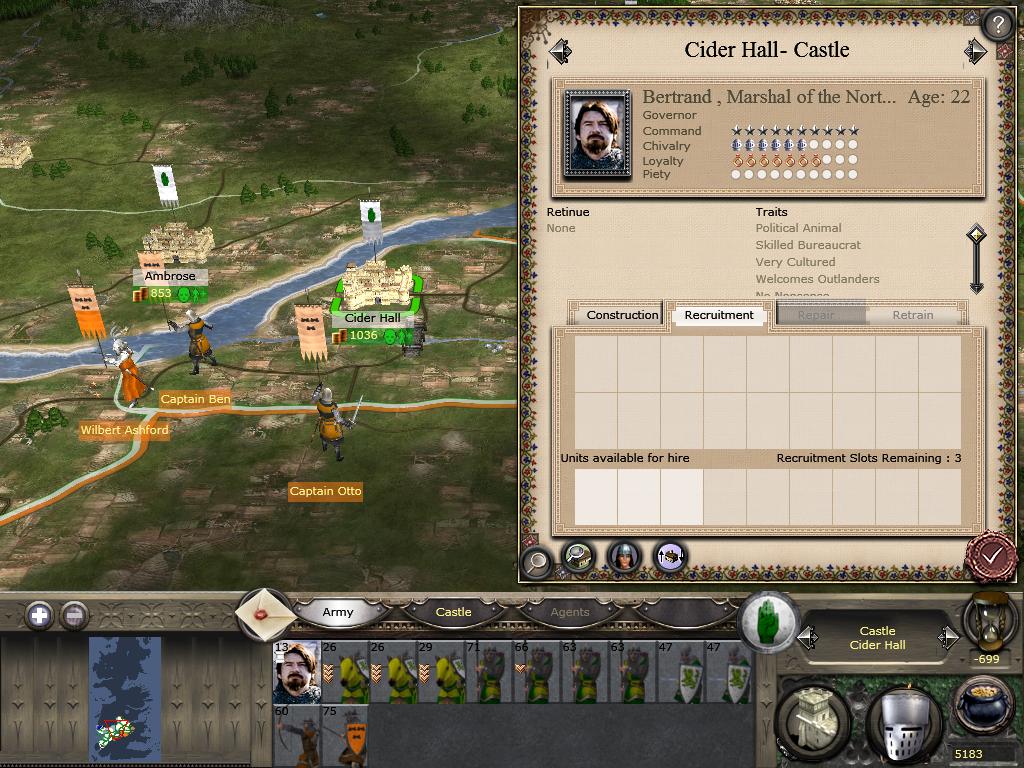Go to next settlement in panel header

(x=975, y=51)
